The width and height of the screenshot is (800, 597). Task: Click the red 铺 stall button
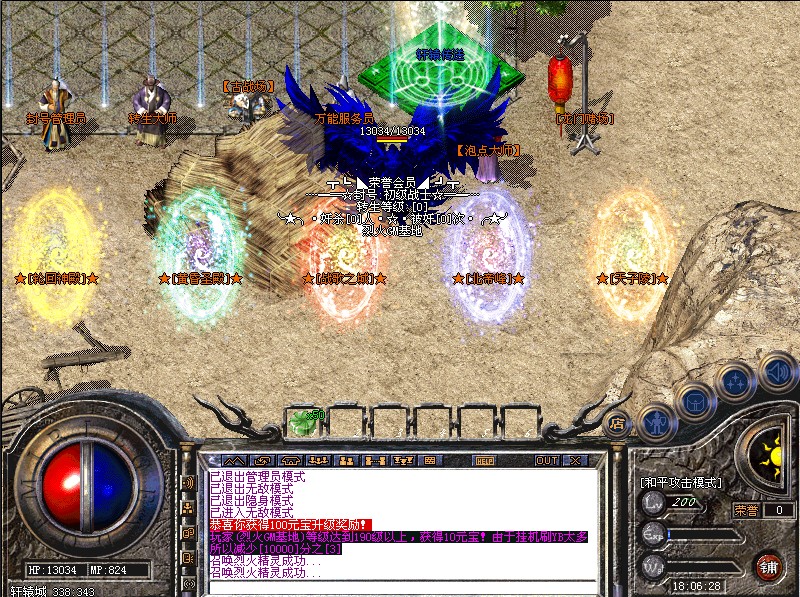click(768, 567)
